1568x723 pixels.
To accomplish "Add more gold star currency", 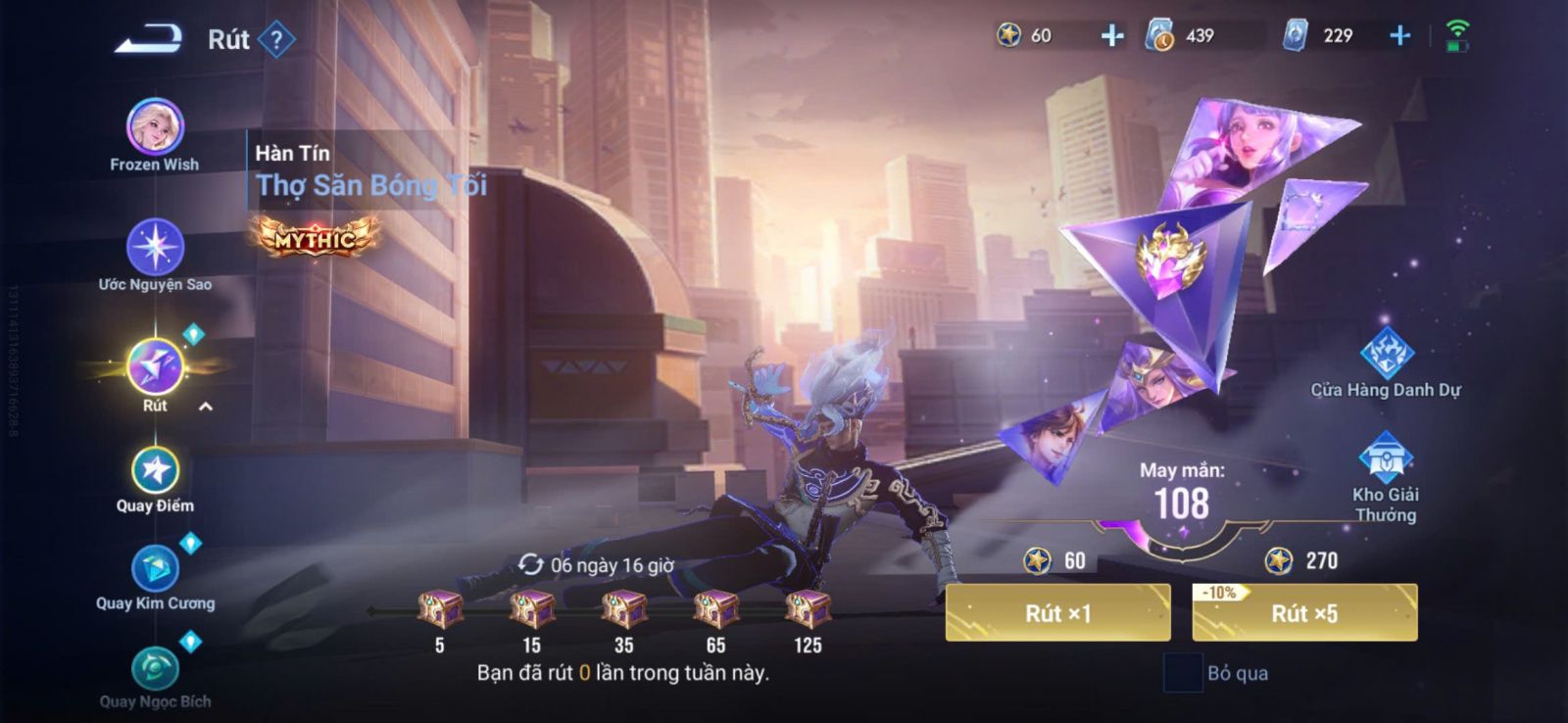I will 1112,36.
